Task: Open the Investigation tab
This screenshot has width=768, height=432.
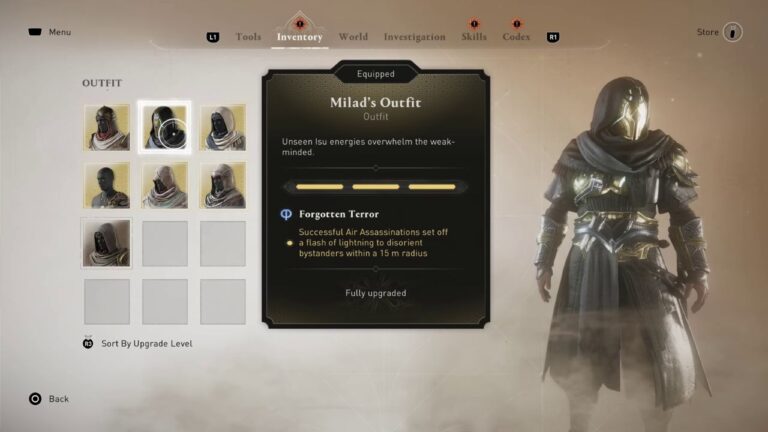Action: [x=414, y=37]
